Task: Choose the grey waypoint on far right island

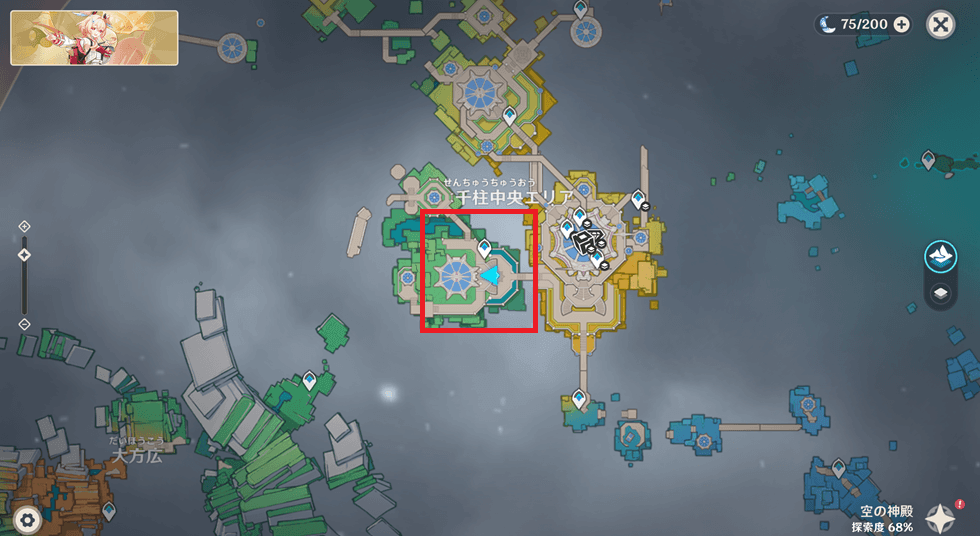Action: (x=929, y=159)
